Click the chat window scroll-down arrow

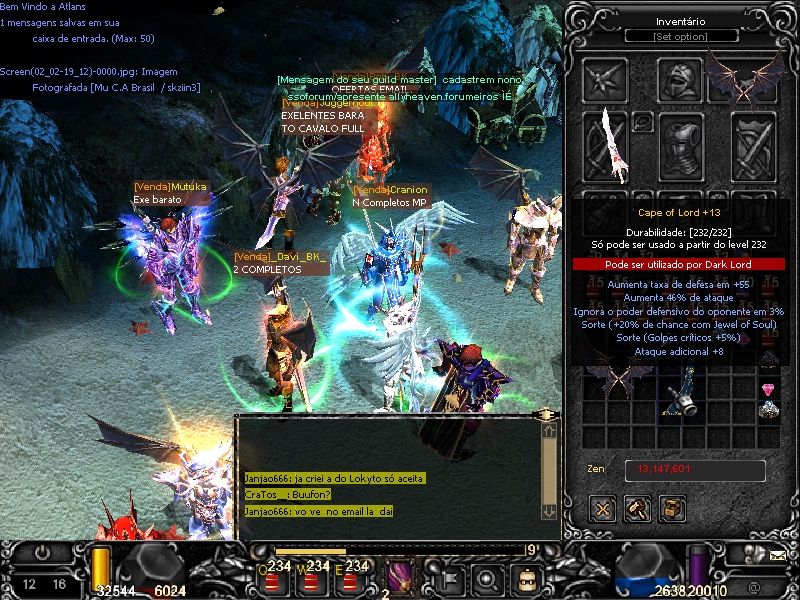pyautogui.click(x=549, y=510)
